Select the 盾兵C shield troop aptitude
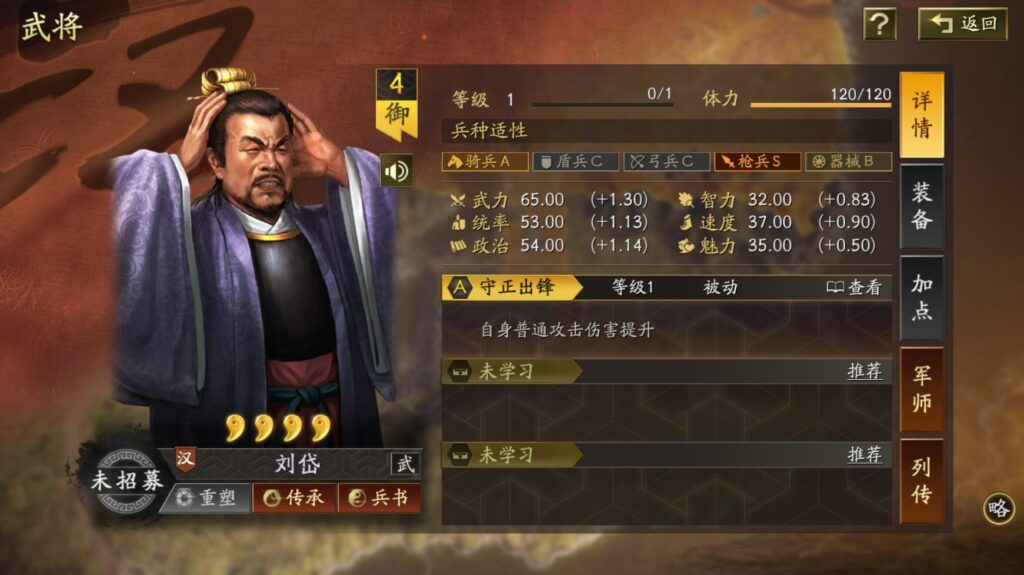The image size is (1024, 575). tap(574, 161)
